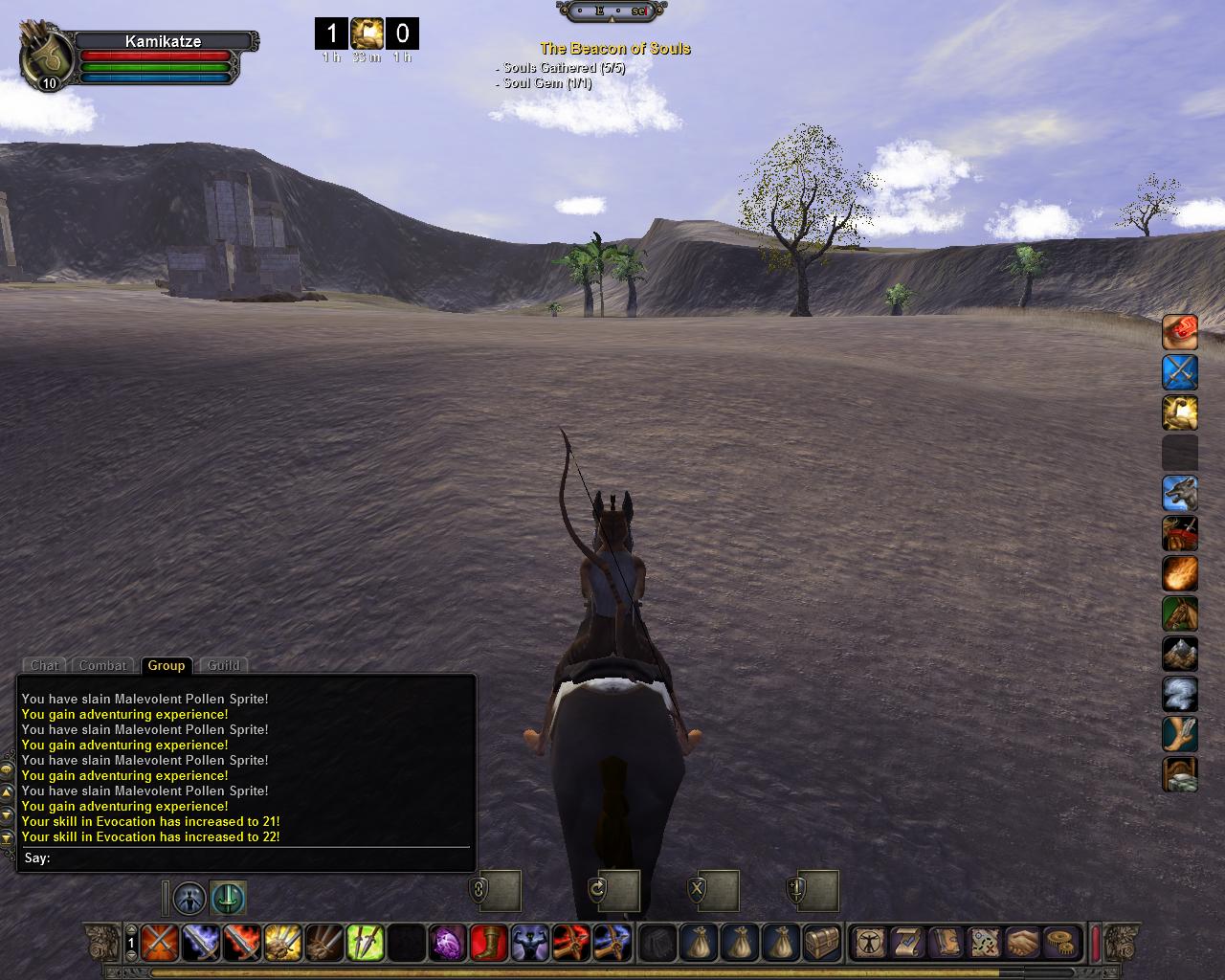Viewport: 1225px width, 980px height.
Task: Open the treasure chest inventory
Action: [822, 943]
